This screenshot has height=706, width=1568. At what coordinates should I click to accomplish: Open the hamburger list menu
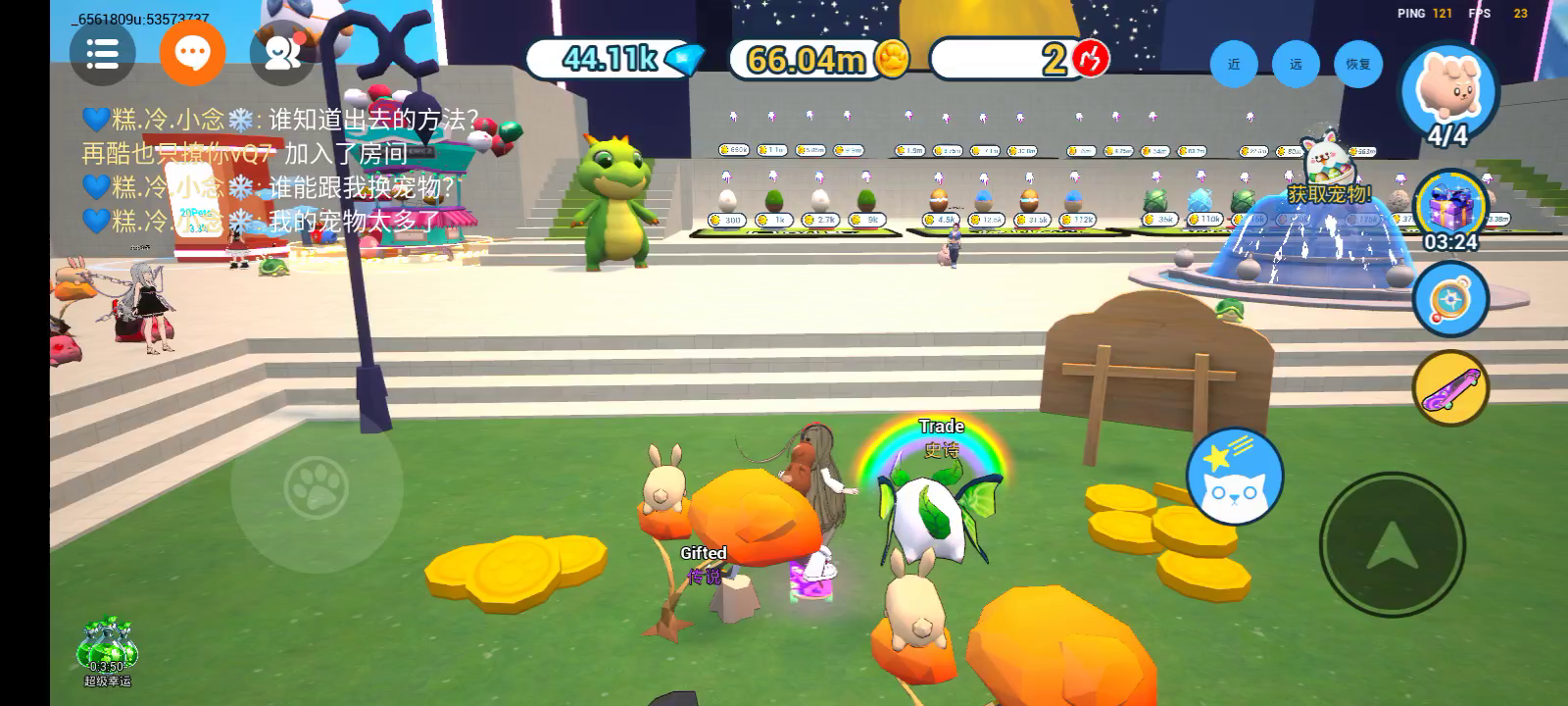point(102,53)
